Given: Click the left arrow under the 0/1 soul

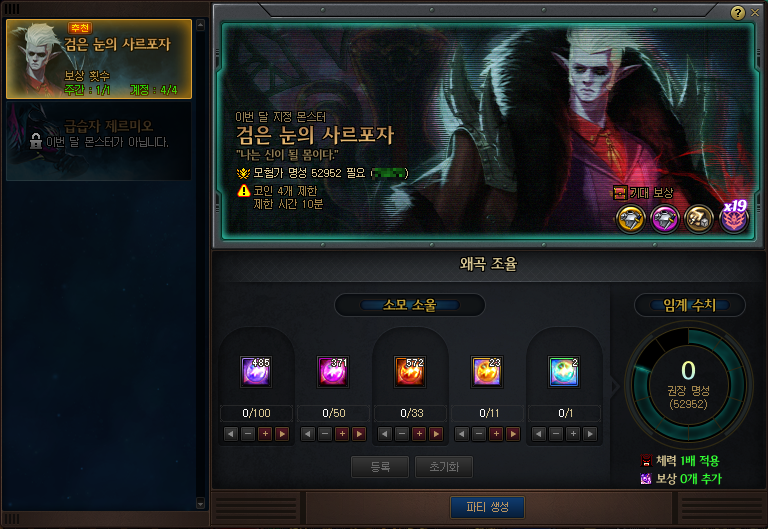Looking at the screenshot, I should click(538, 434).
